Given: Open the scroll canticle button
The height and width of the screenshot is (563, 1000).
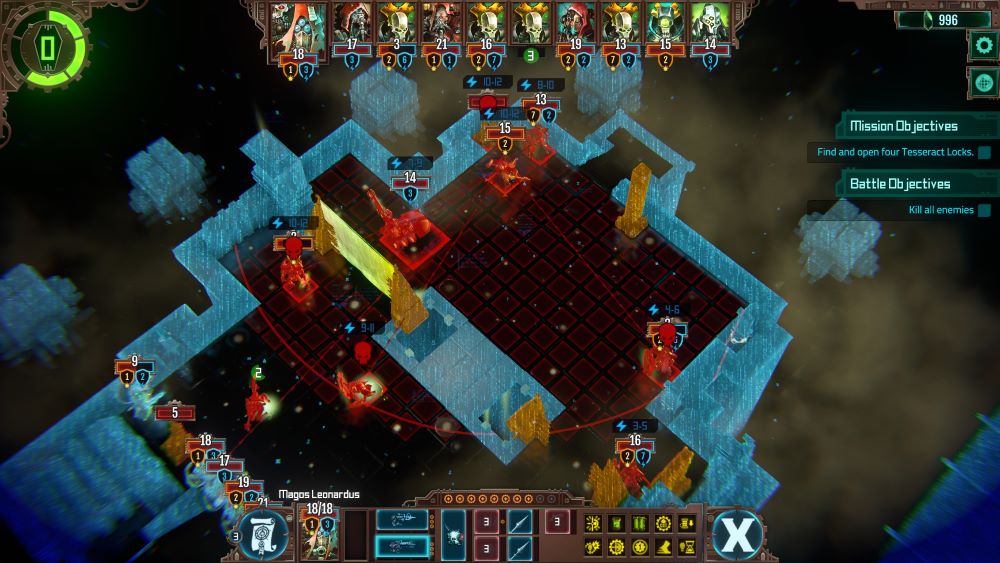Looking at the screenshot, I should pyautogui.click(x=264, y=534).
